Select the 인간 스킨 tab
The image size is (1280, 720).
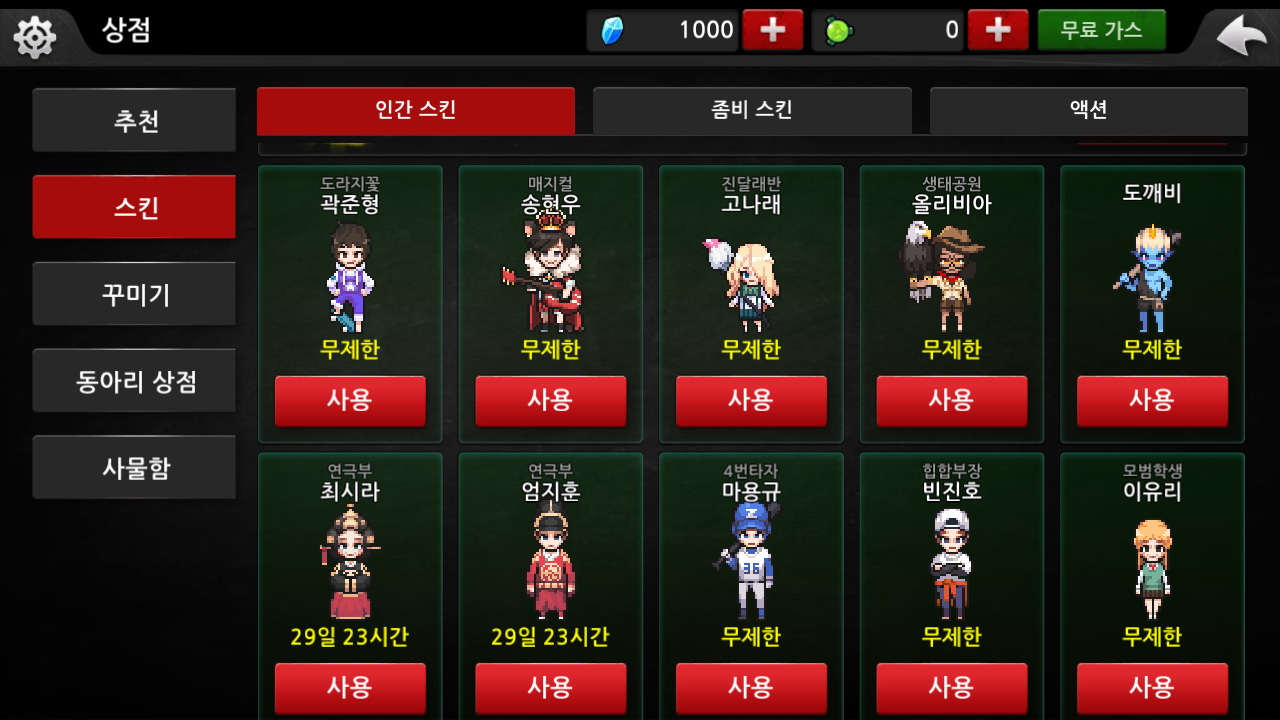pyautogui.click(x=415, y=110)
